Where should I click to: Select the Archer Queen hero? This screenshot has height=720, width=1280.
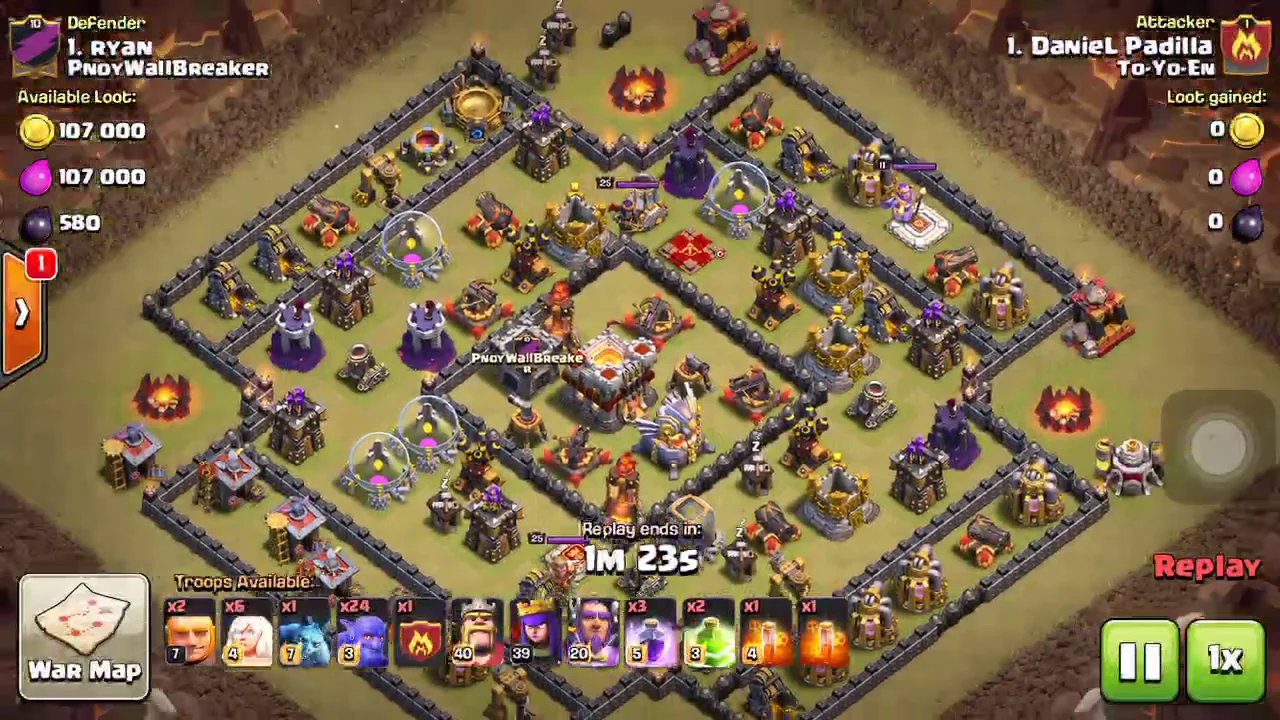point(535,634)
